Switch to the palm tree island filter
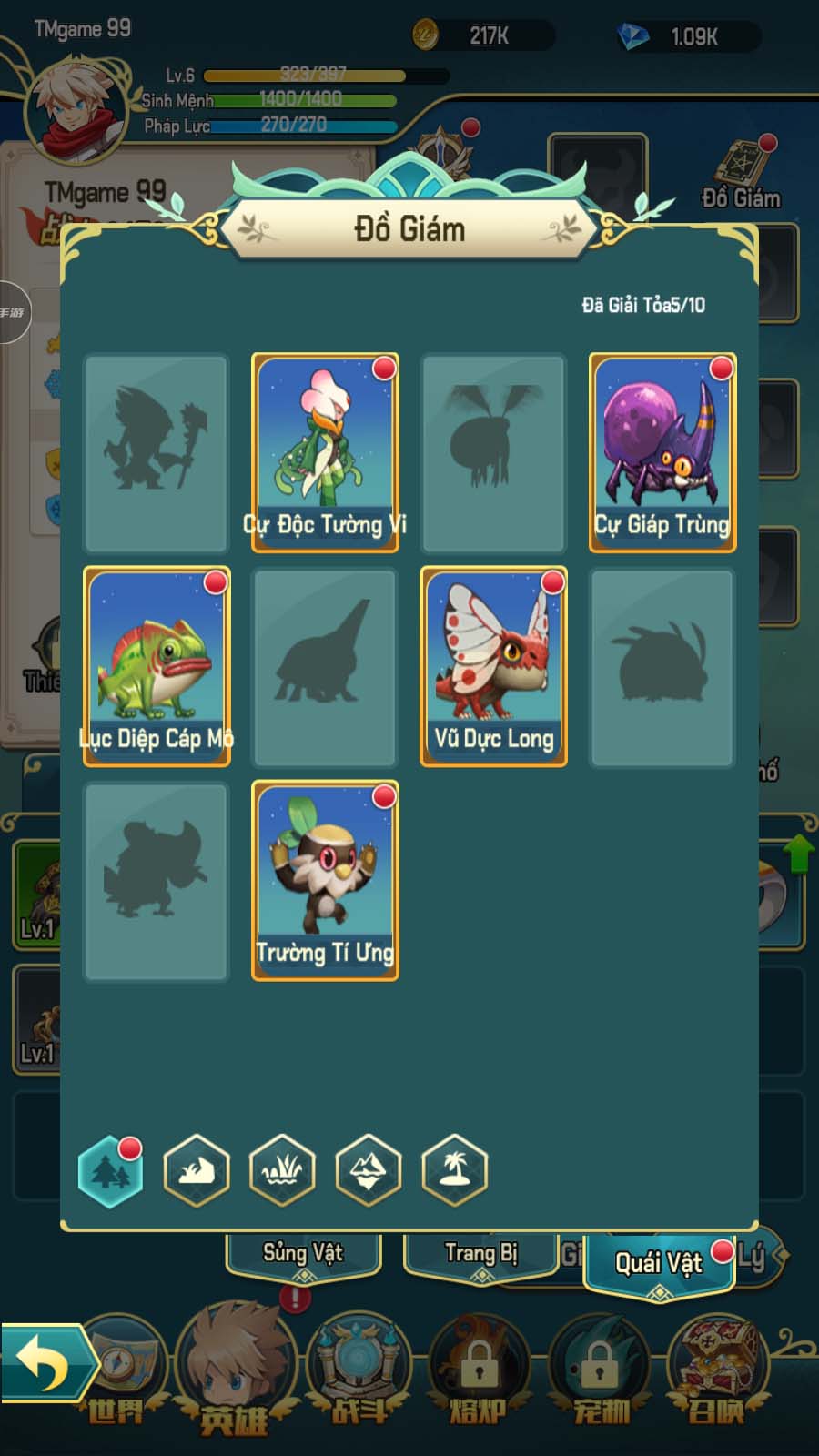The image size is (819, 1456). (x=454, y=1171)
